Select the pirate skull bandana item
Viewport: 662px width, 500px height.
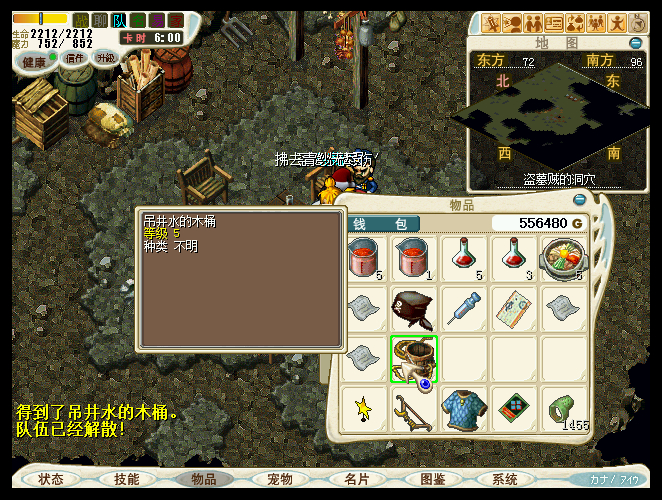click(414, 308)
